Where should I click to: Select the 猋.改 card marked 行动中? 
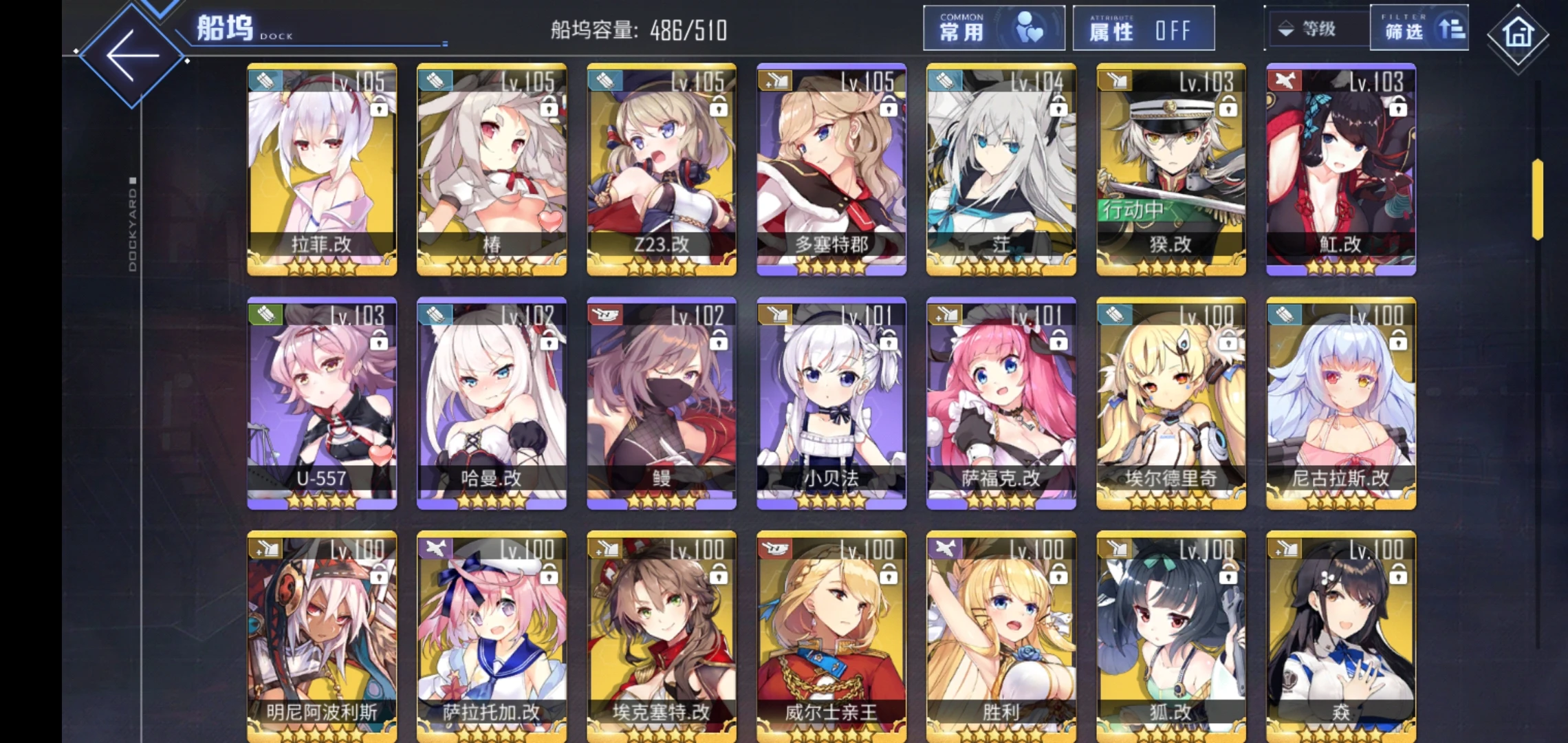[x=1170, y=169]
